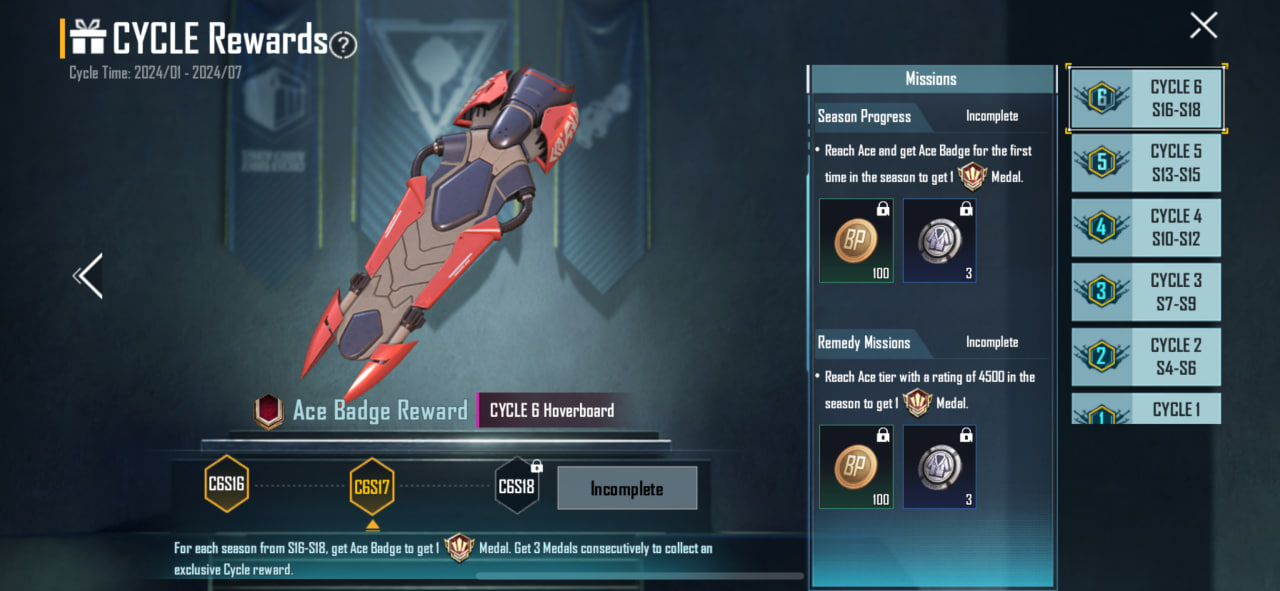
Task: Select the CYCLE 6 S16-S18 tab
Action: pyautogui.click(x=1146, y=98)
